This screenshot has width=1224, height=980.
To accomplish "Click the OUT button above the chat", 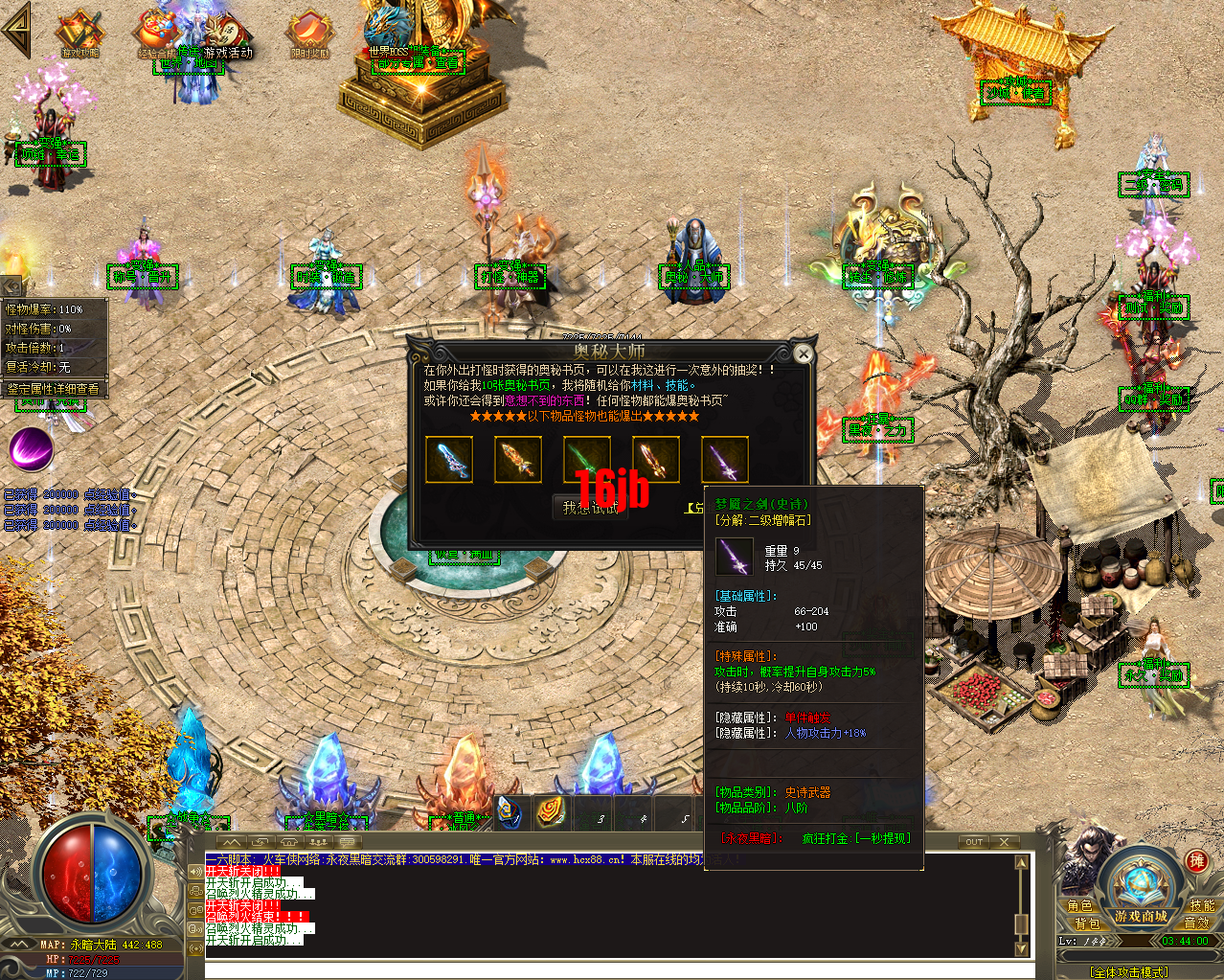I will [974, 842].
